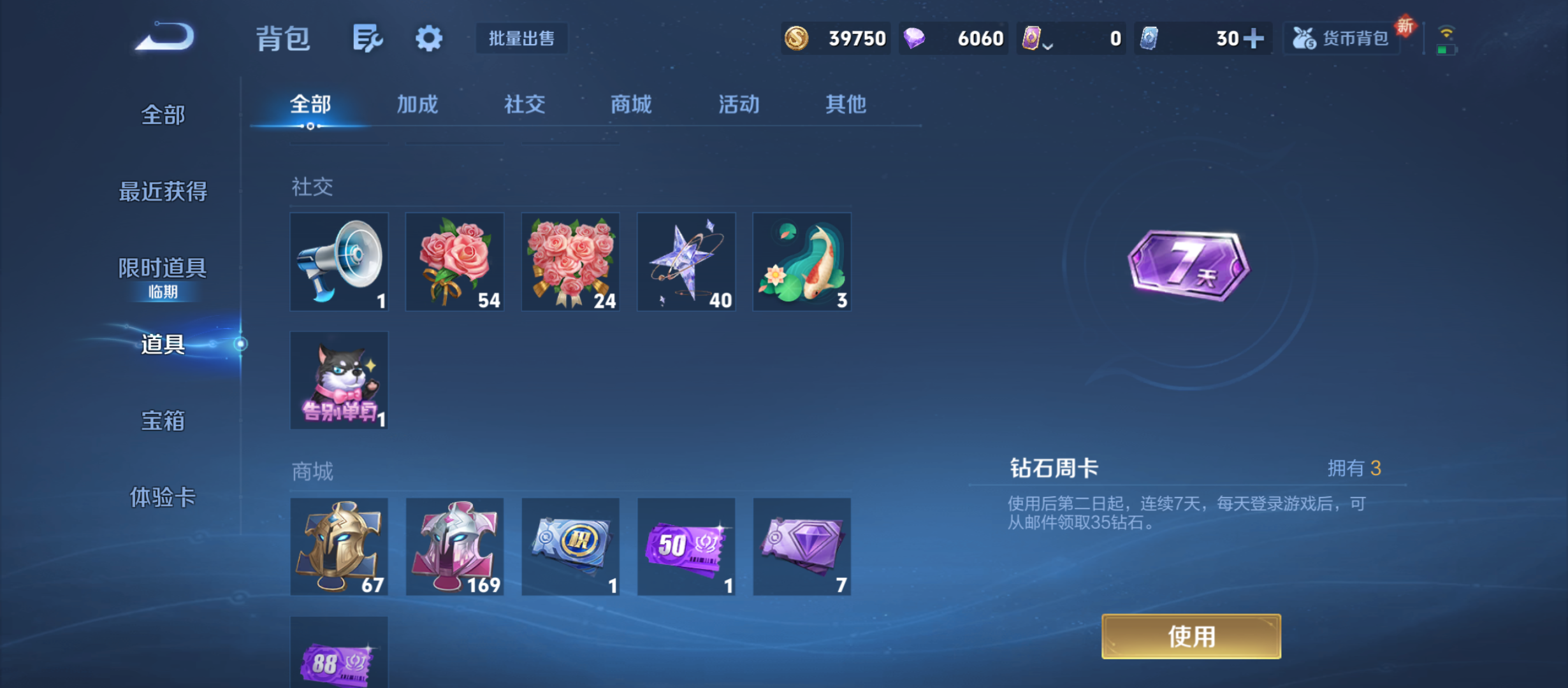This screenshot has height=688, width=1568.
Task: Select the 告别单身 dog item
Action: click(x=338, y=380)
